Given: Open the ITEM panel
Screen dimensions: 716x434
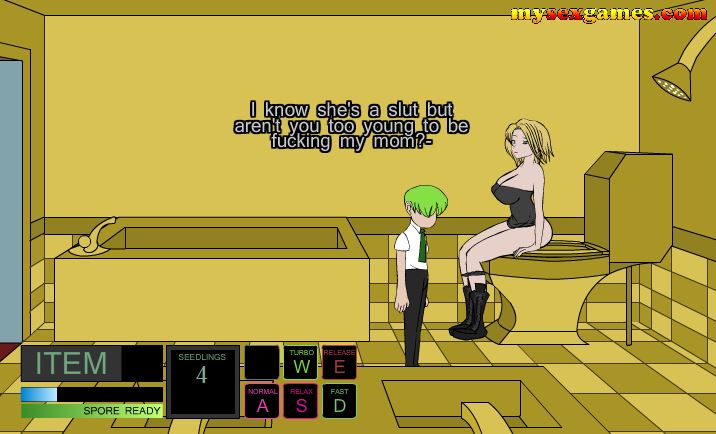Looking at the screenshot, I should point(72,364).
